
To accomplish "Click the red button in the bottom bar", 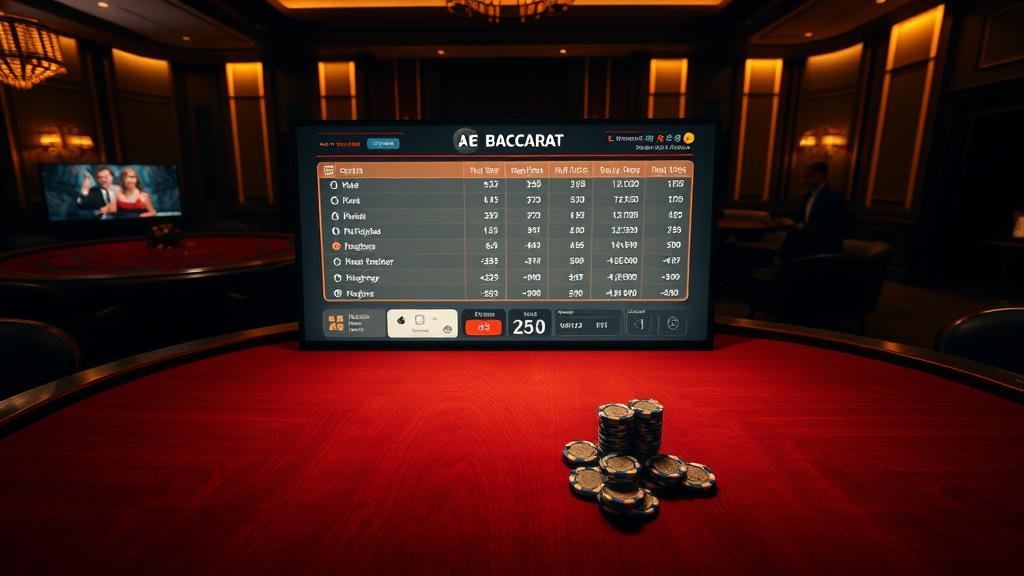I will pos(484,327).
